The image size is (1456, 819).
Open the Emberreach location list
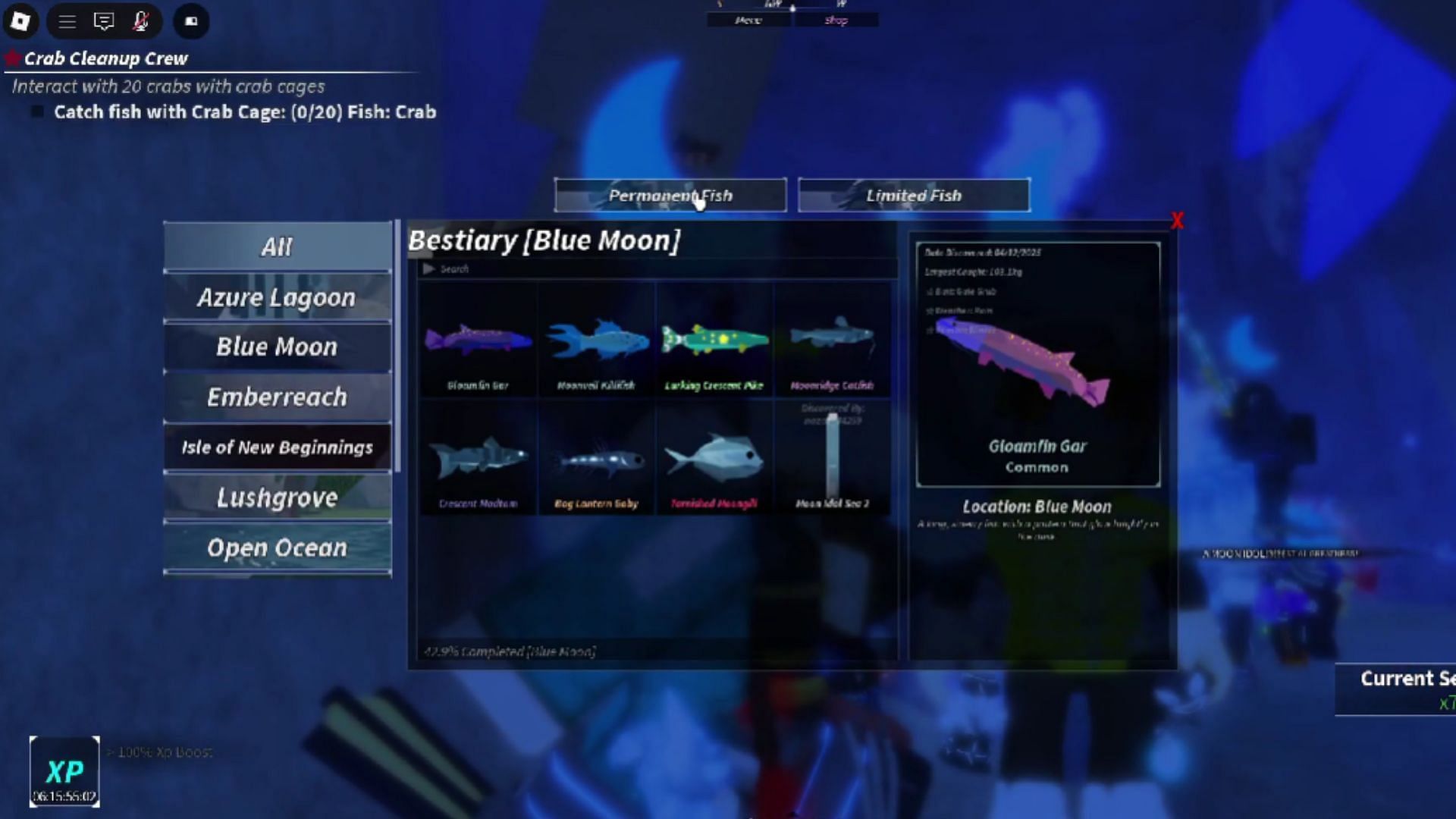click(277, 397)
